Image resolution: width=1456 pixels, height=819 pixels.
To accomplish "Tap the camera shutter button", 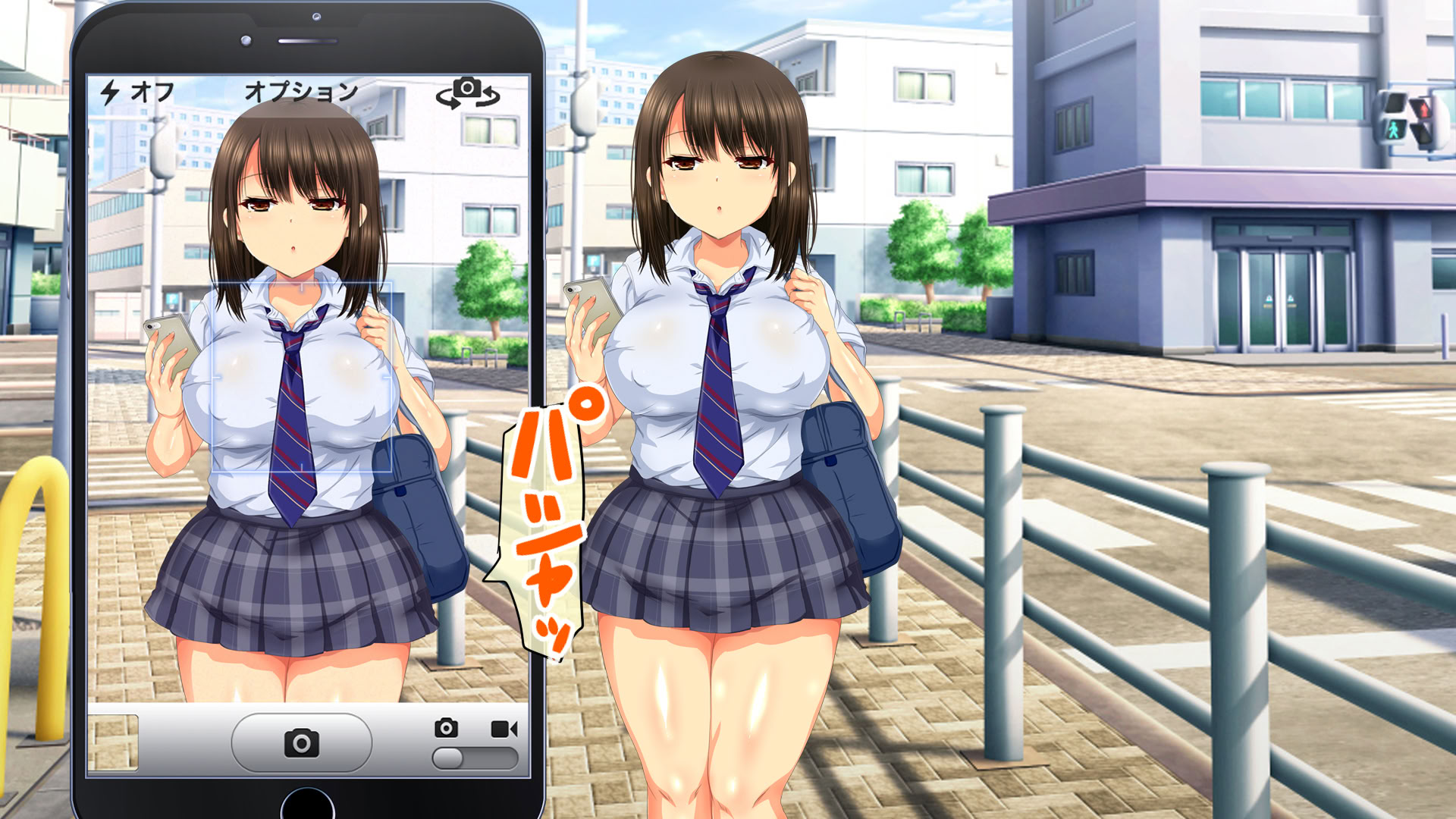I will 301,742.
